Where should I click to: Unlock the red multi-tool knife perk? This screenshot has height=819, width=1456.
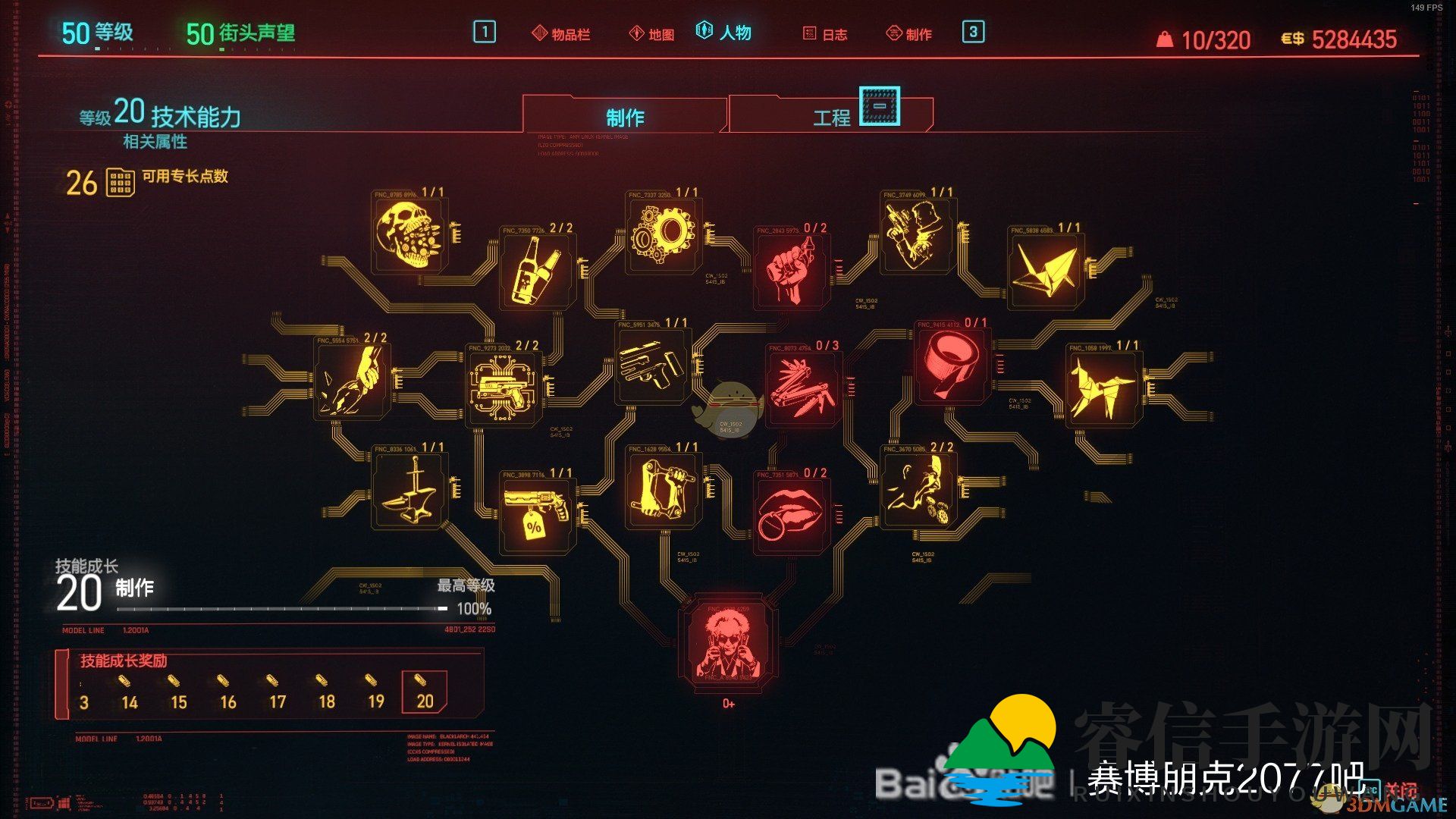pyautogui.click(x=803, y=387)
